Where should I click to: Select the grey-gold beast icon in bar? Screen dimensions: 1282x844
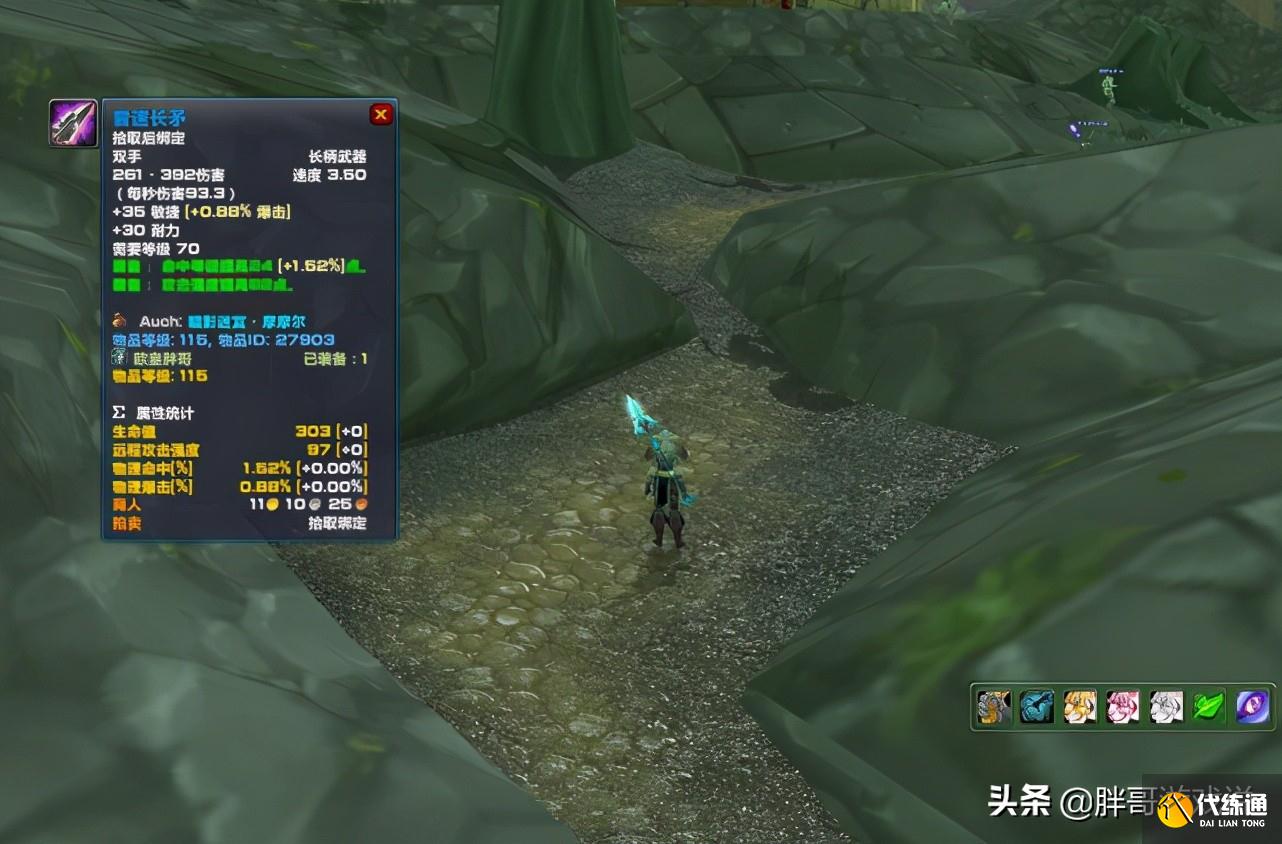click(993, 707)
